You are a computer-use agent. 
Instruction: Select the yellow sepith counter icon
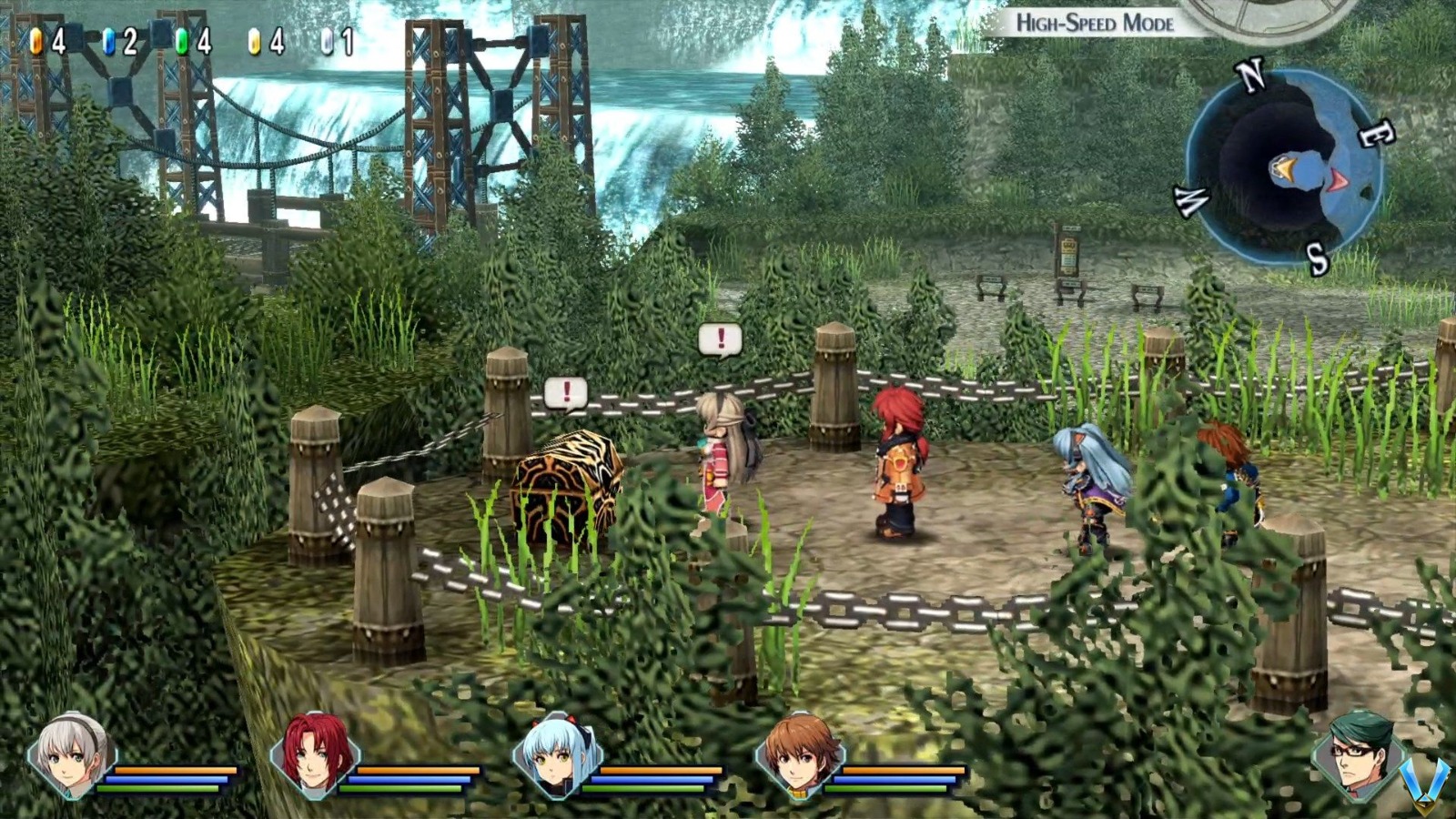(x=252, y=40)
